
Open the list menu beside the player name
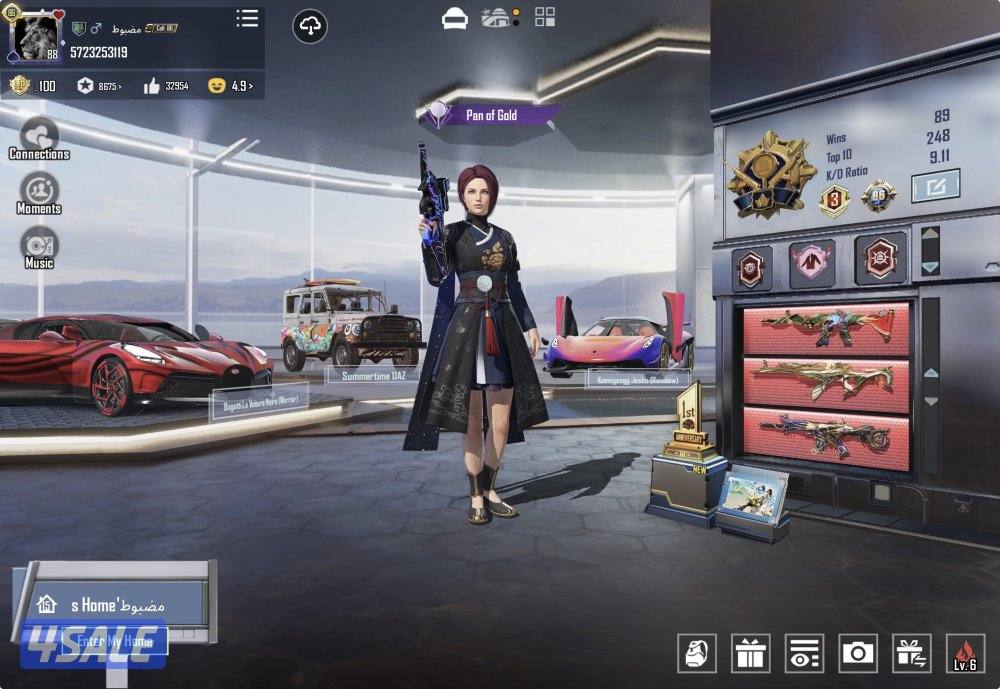pyautogui.click(x=247, y=19)
